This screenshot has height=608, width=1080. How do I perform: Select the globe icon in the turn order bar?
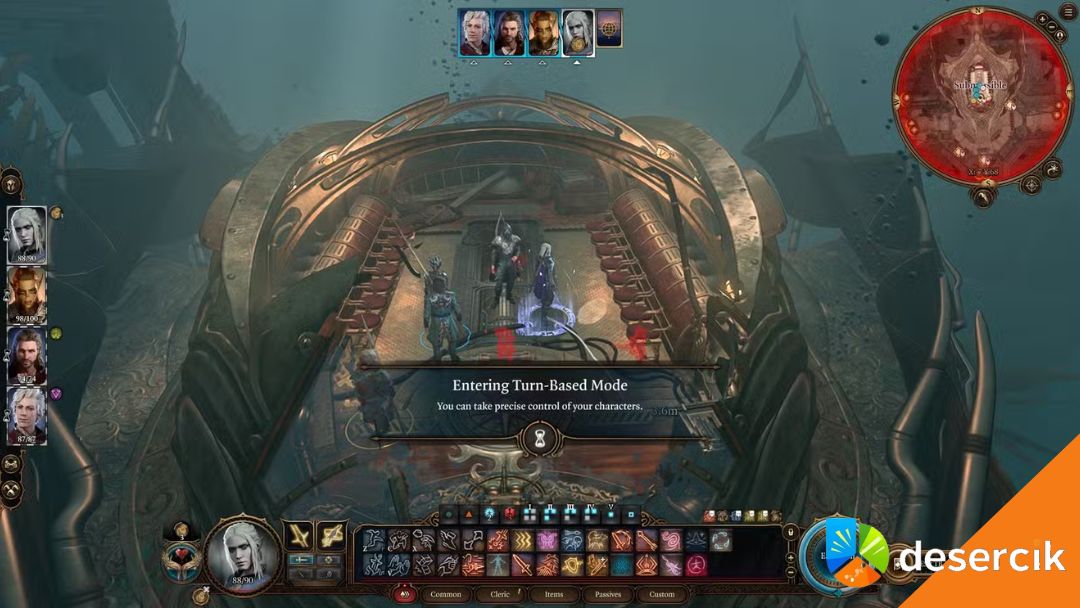(609, 29)
